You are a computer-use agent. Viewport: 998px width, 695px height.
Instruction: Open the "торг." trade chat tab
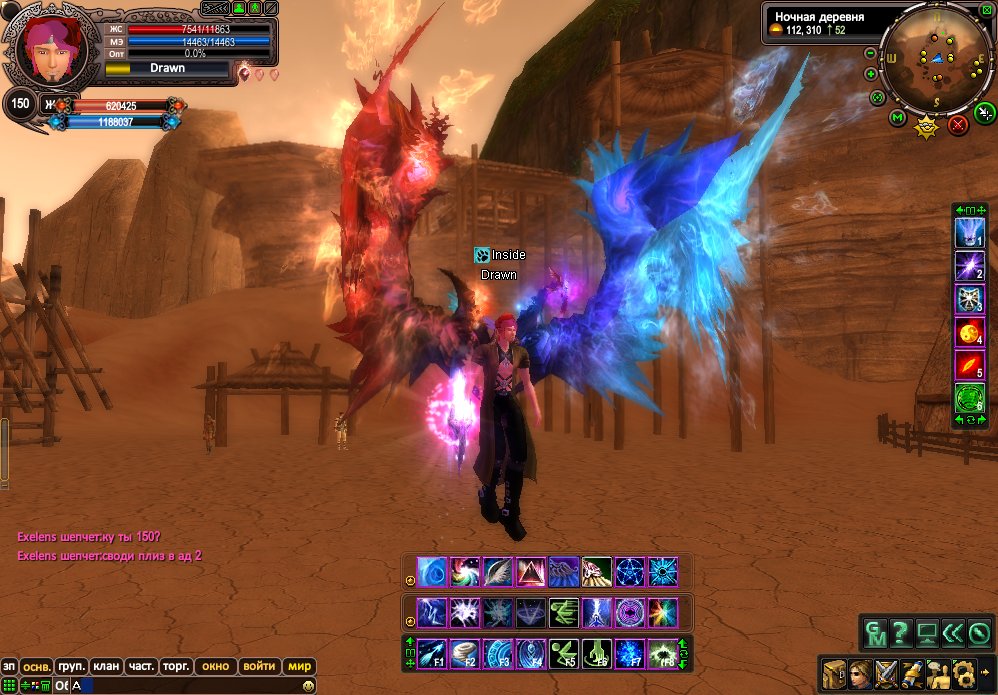click(176, 666)
